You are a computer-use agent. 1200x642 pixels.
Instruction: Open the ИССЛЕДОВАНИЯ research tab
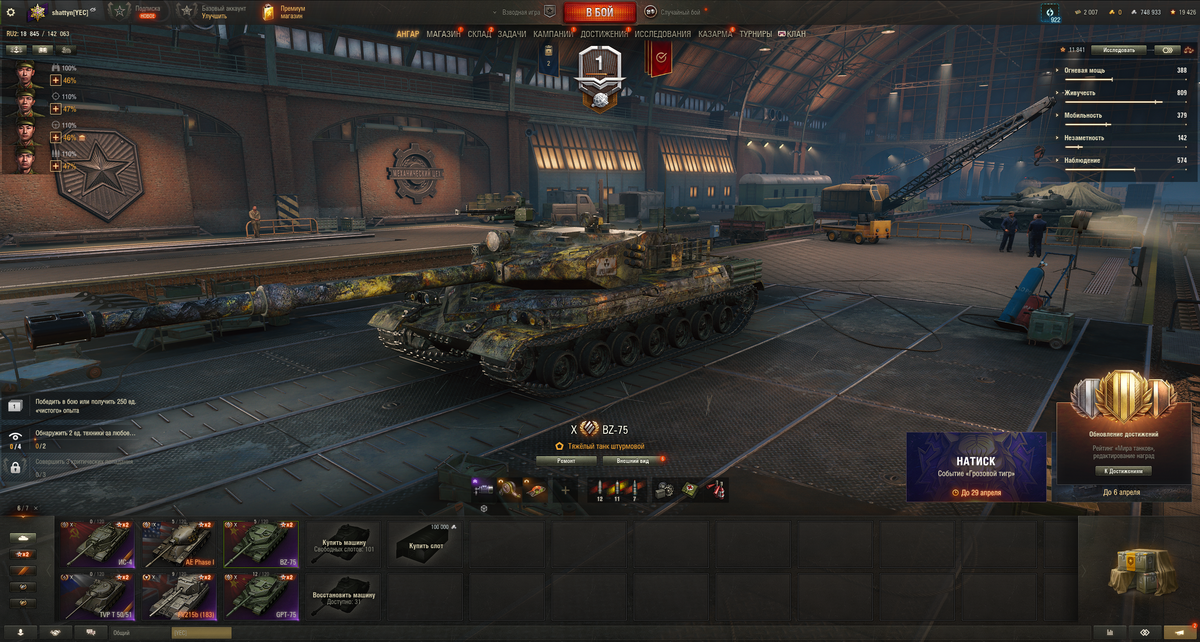click(x=662, y=34)
